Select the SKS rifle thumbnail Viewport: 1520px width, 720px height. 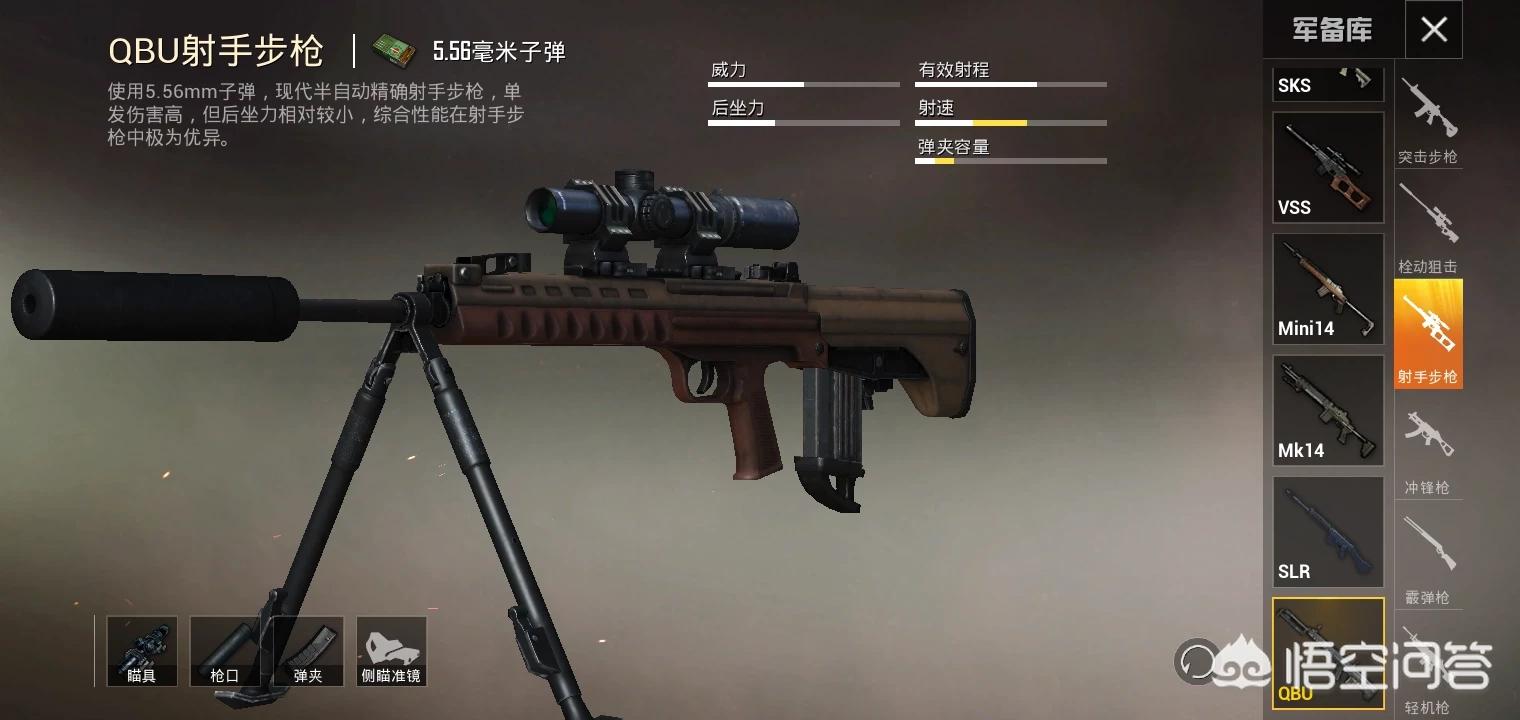(x=1327, y=84)
